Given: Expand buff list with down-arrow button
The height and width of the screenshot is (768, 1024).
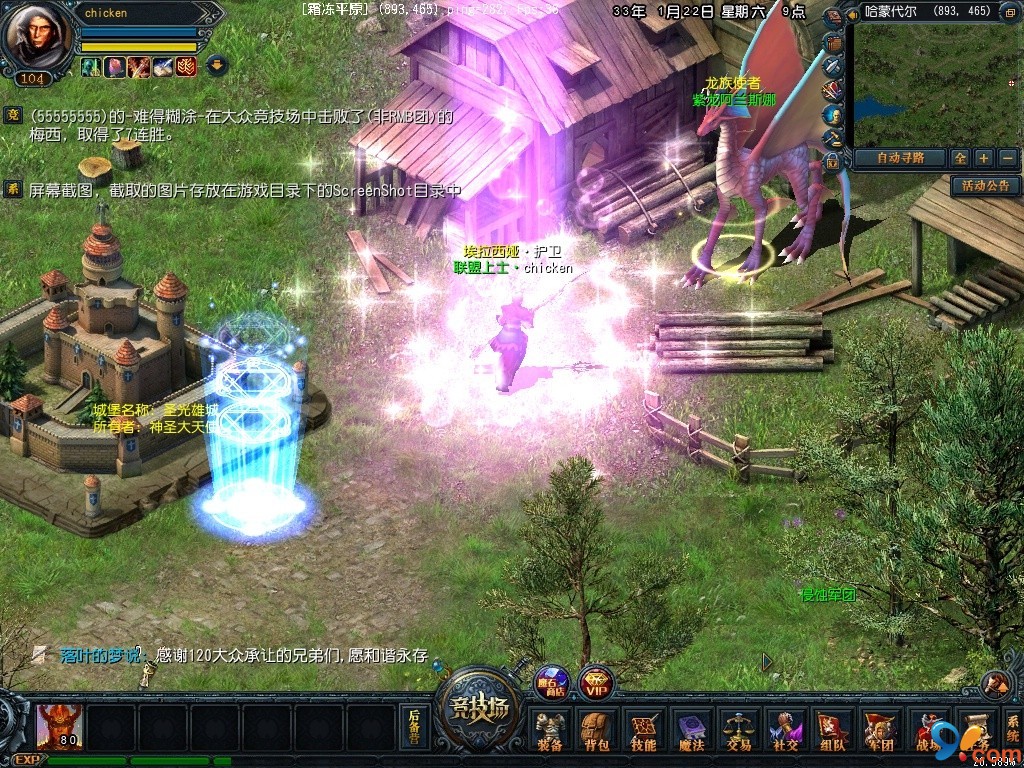Looking at the screenshot, I should (215, 66).
